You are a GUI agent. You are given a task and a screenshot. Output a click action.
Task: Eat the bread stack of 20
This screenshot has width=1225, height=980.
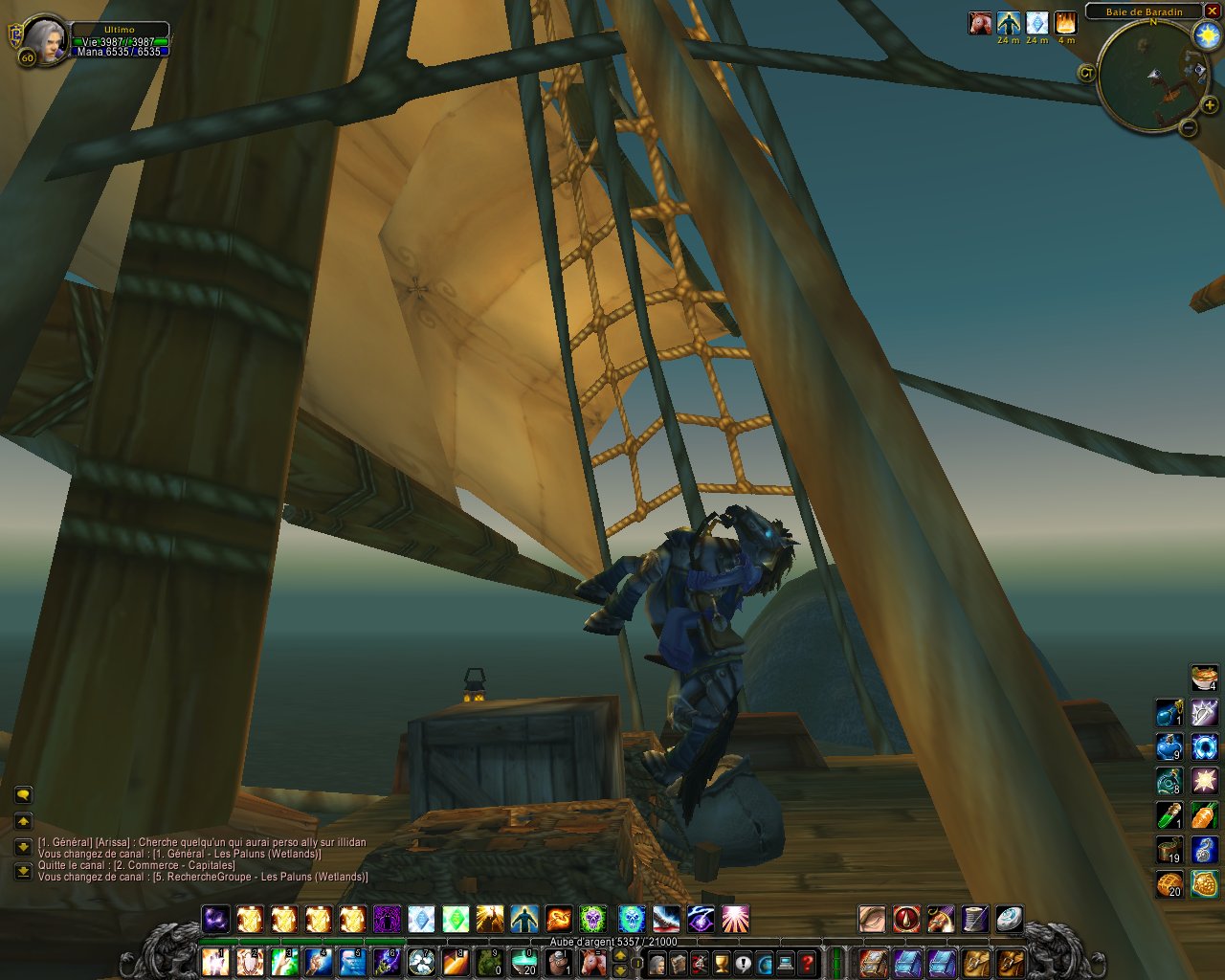tap(1169, 884)
